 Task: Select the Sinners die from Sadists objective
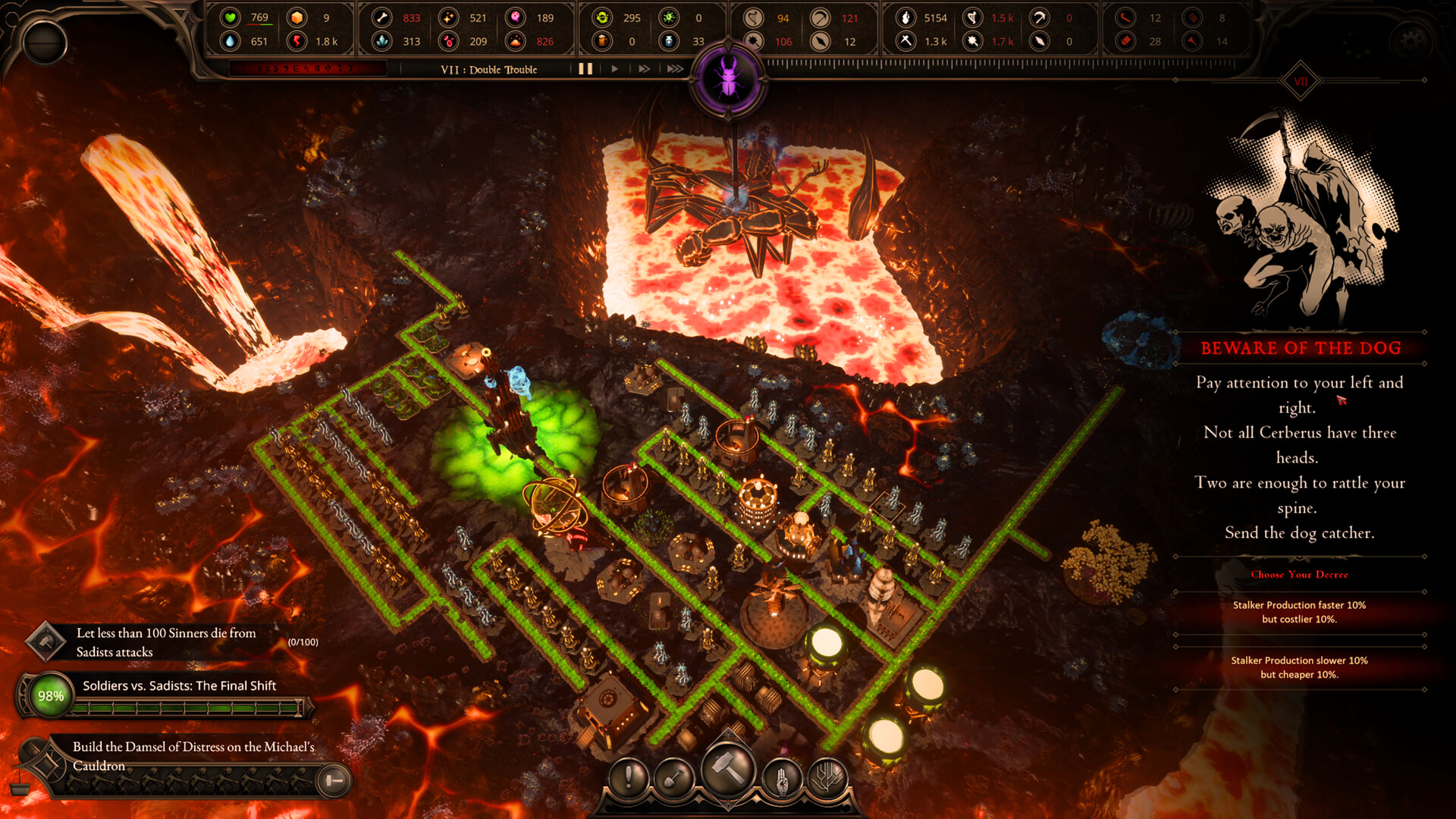point(165,642)
